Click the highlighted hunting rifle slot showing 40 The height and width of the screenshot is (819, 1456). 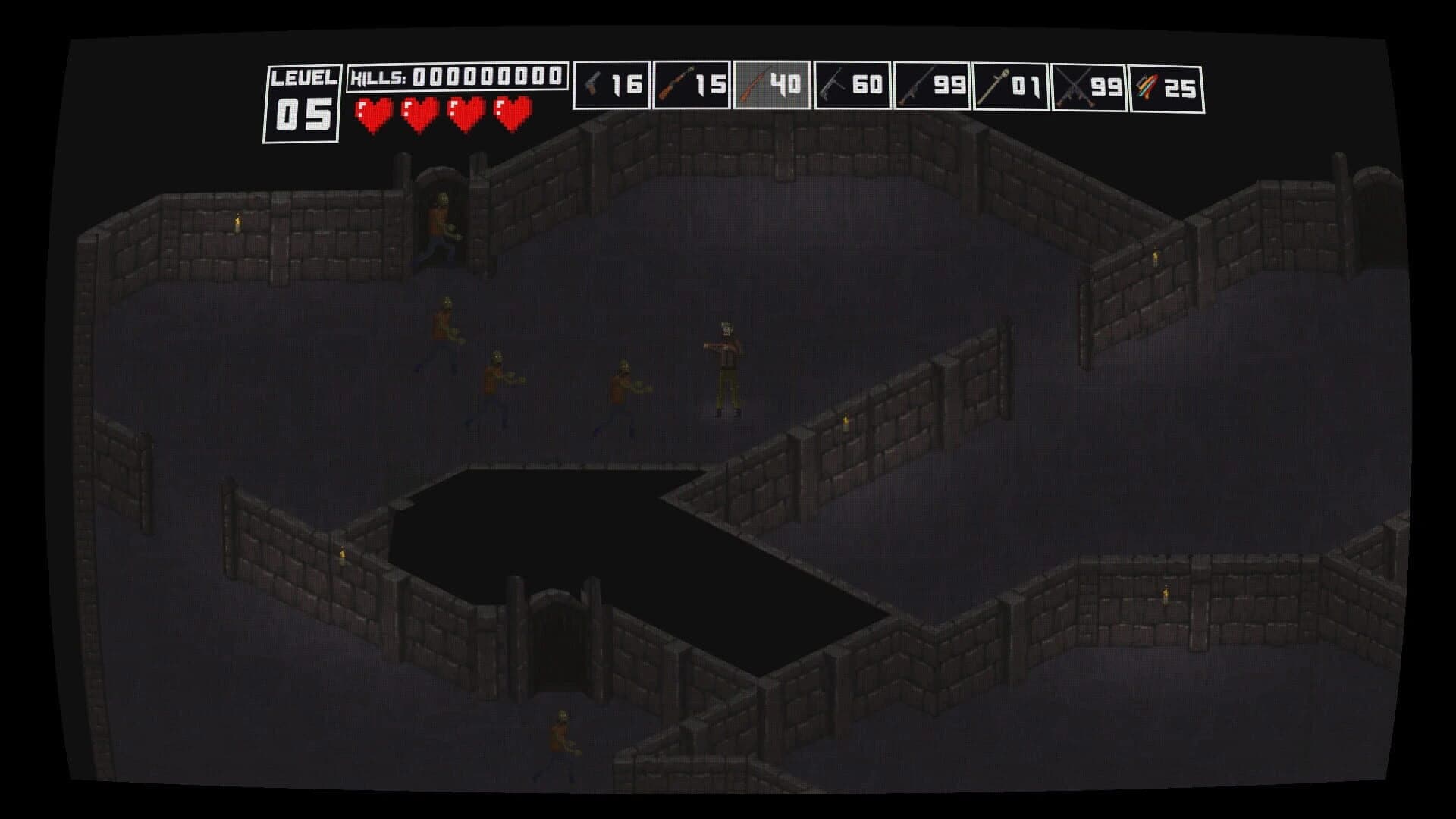tap(772, 83)
